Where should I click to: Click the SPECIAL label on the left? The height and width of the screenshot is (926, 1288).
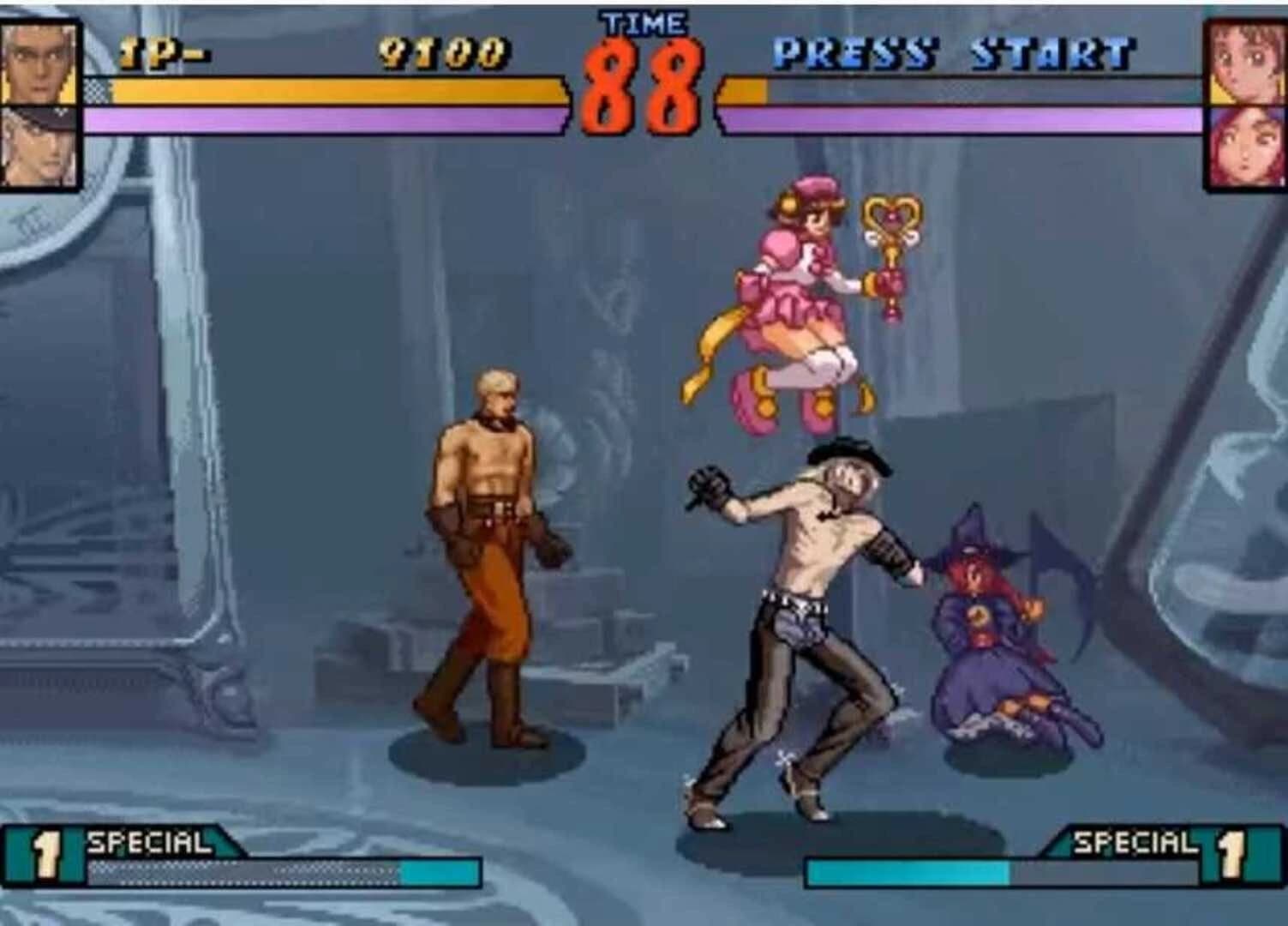pos(150,842)
